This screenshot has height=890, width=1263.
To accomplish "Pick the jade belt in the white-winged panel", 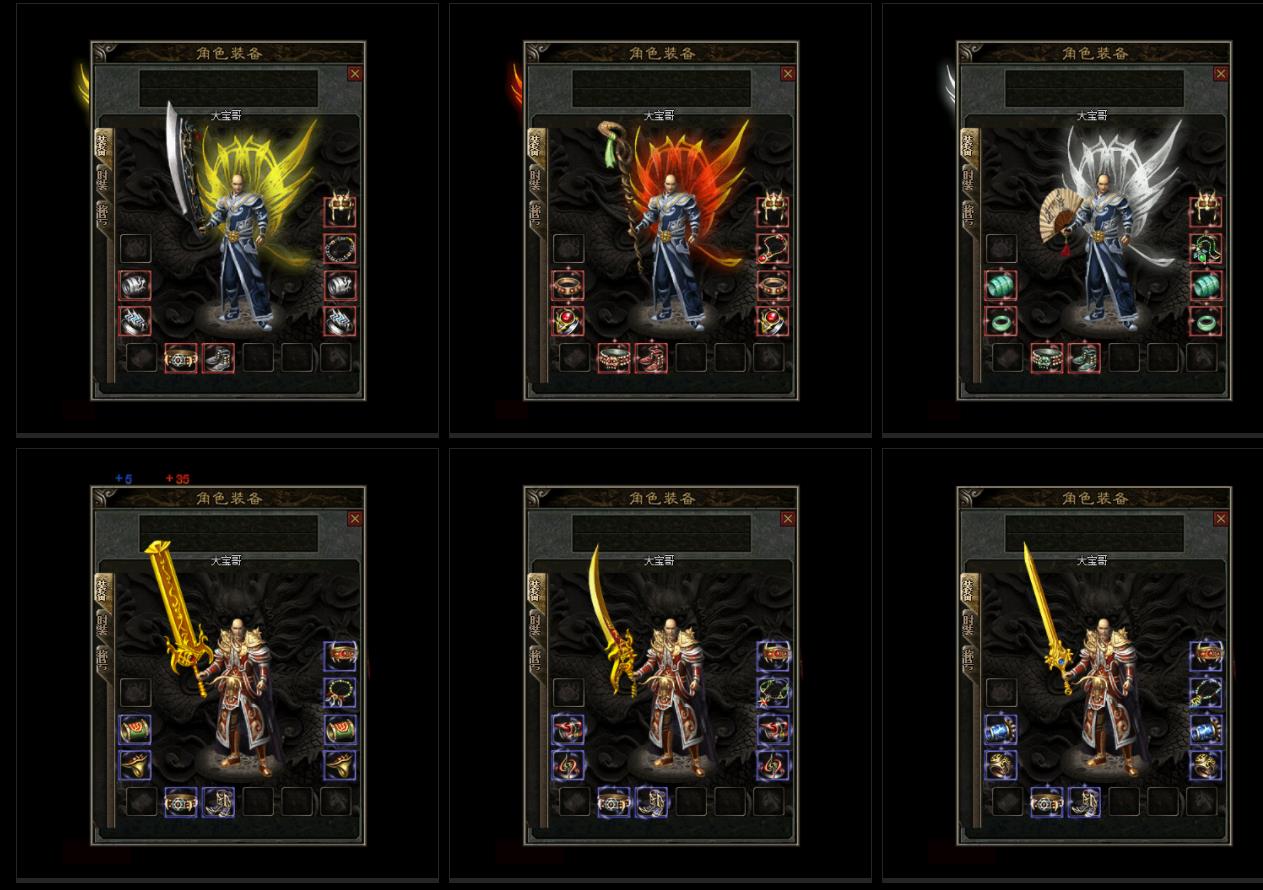I will coord(1046,358).
